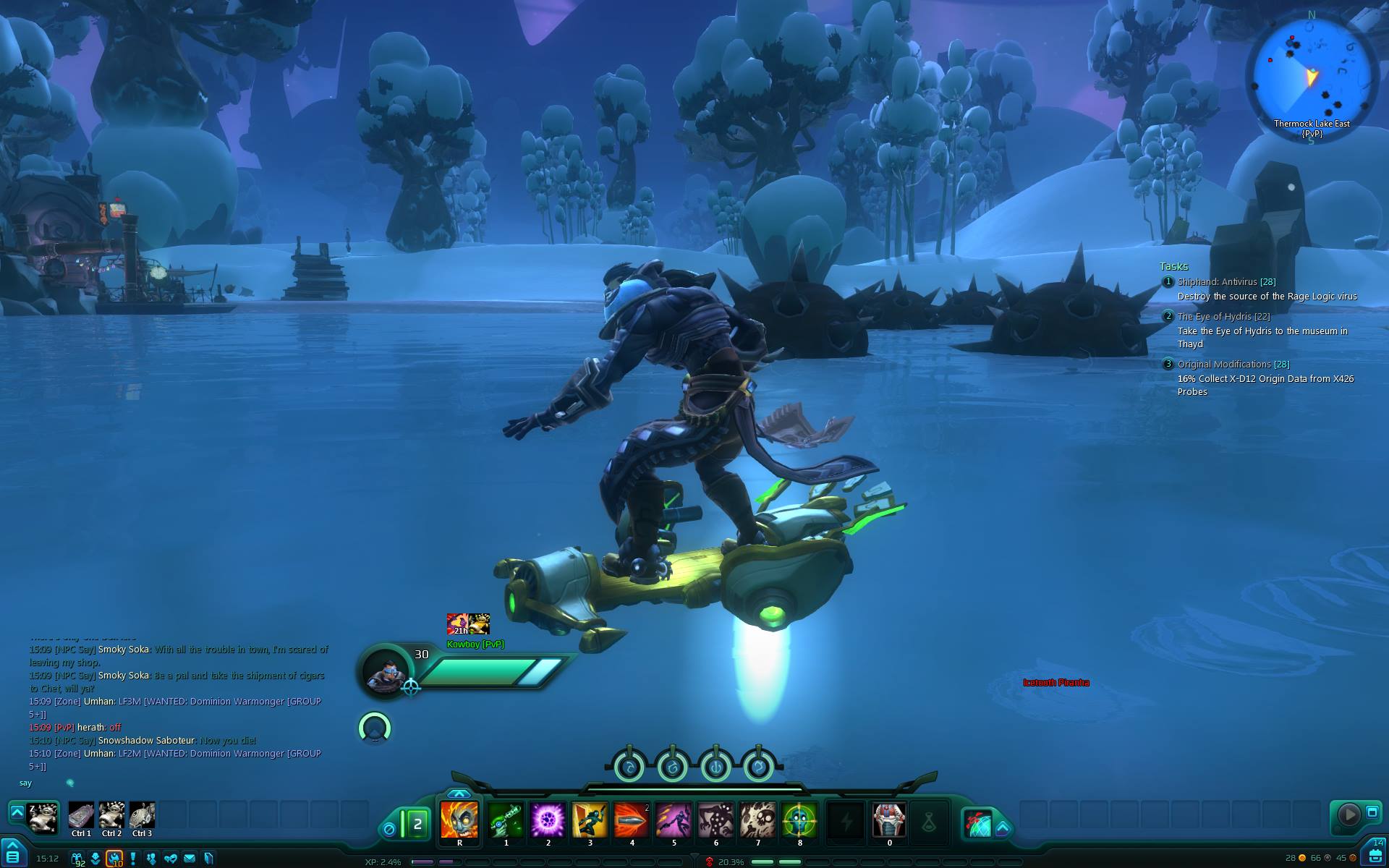Select the Original Modifications task

1233,365
